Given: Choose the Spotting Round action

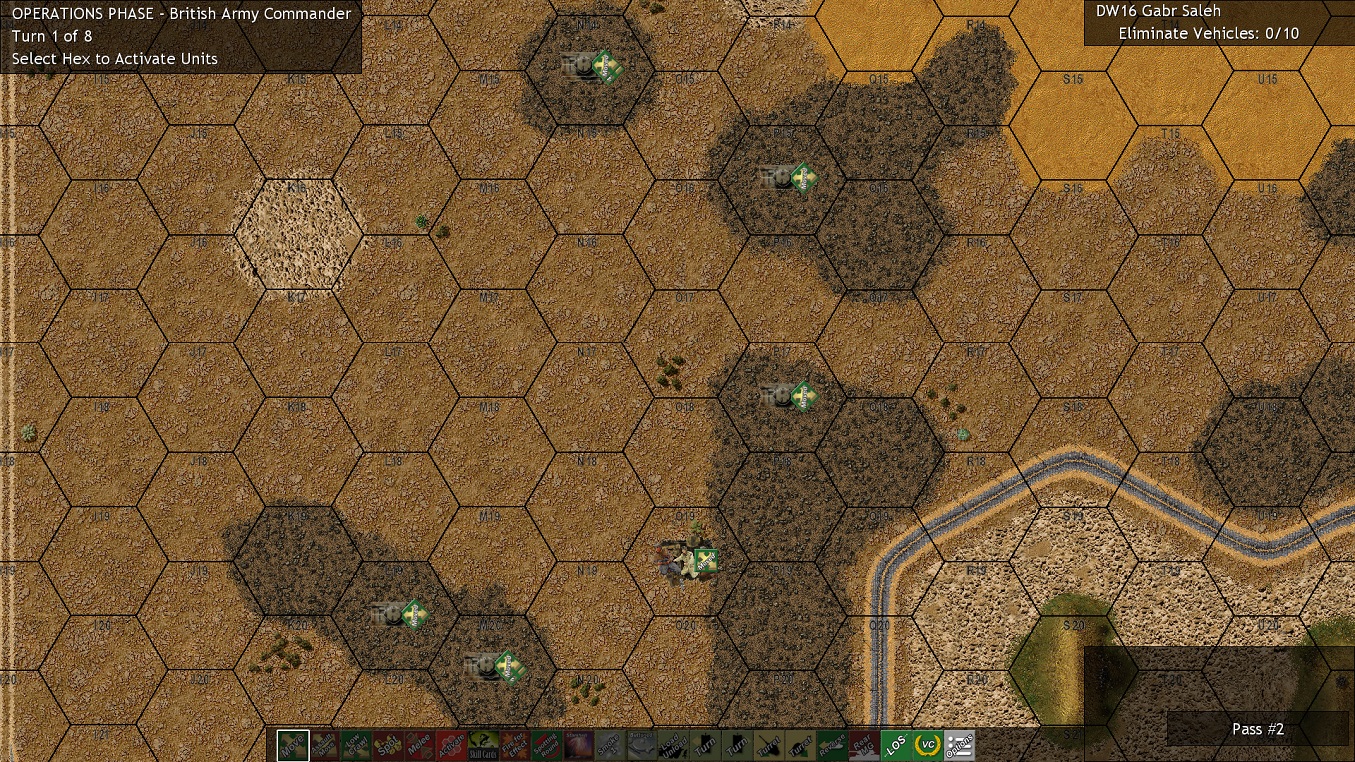Looking at the screenshot, I should (x=544, y=744).
